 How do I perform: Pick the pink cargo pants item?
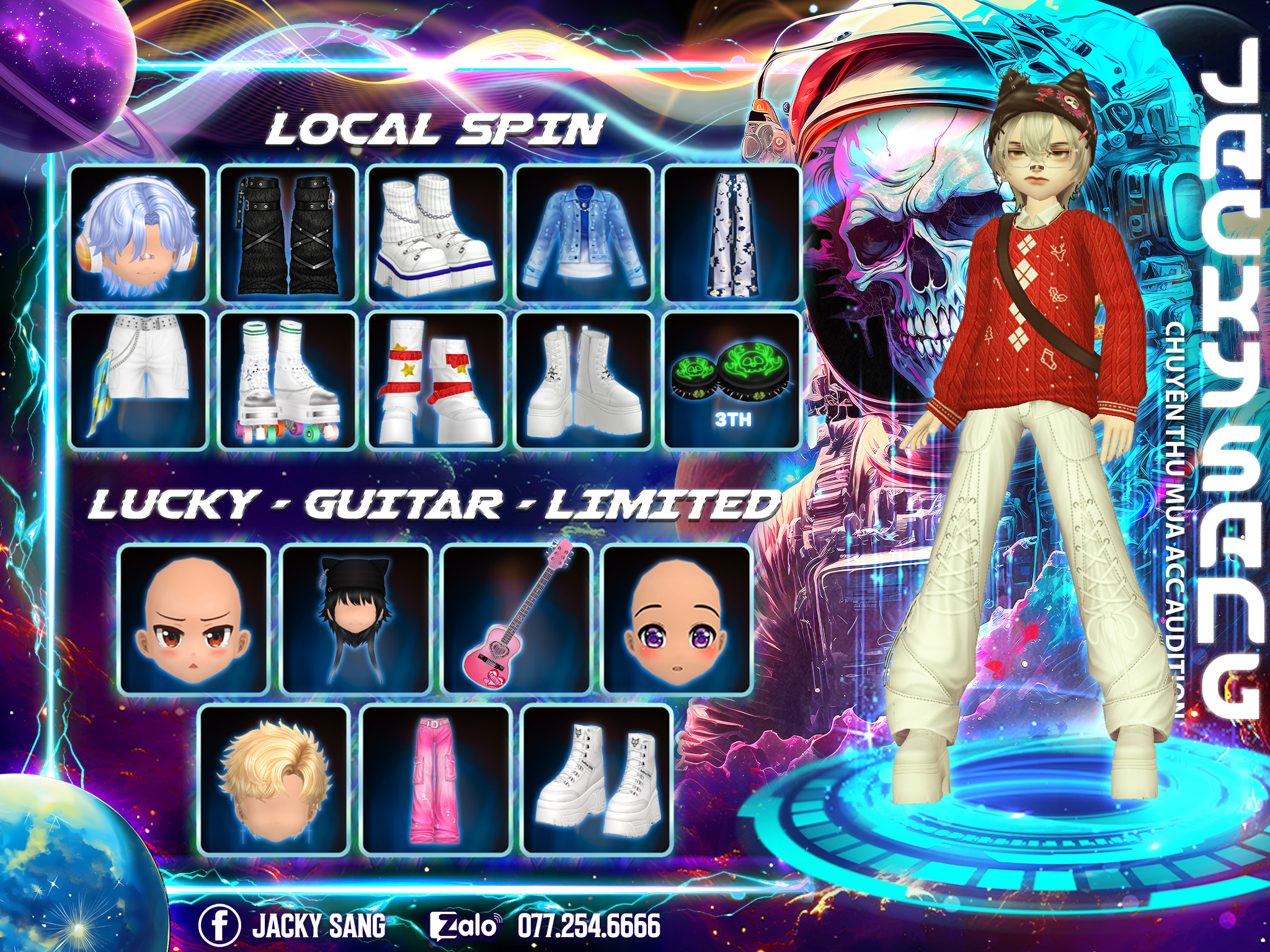pyautogui.click(x=436, y=780)
